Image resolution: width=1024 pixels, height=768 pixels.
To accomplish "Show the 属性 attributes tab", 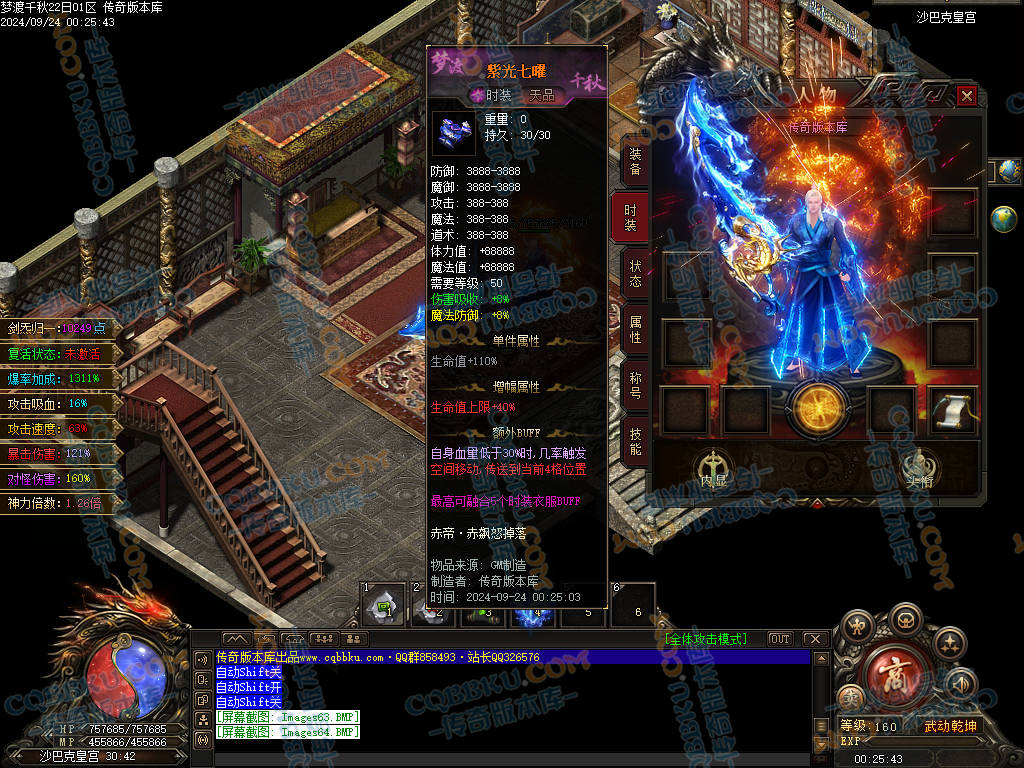I will coord(635,330).
